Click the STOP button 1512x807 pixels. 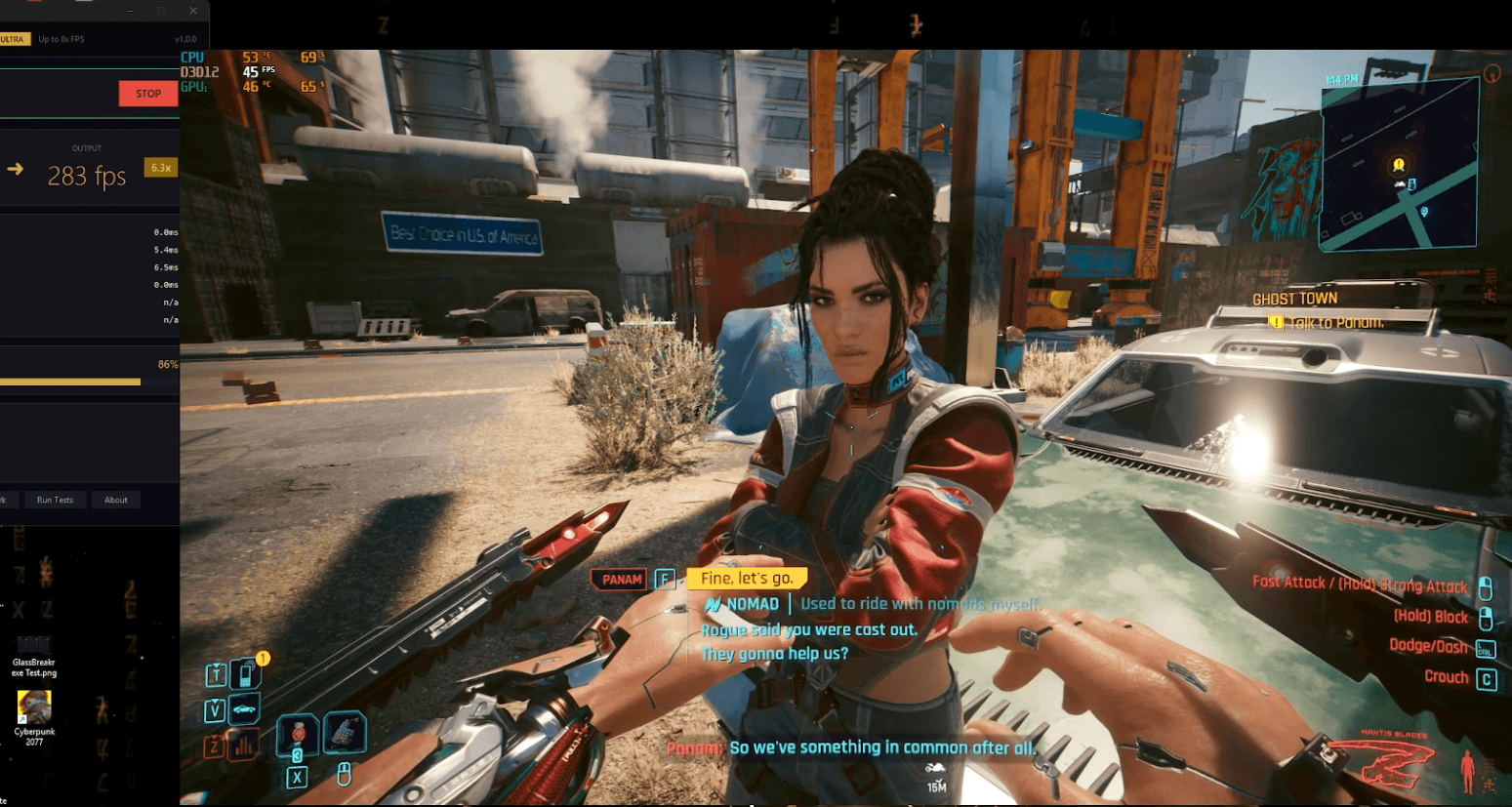[147, 93]
